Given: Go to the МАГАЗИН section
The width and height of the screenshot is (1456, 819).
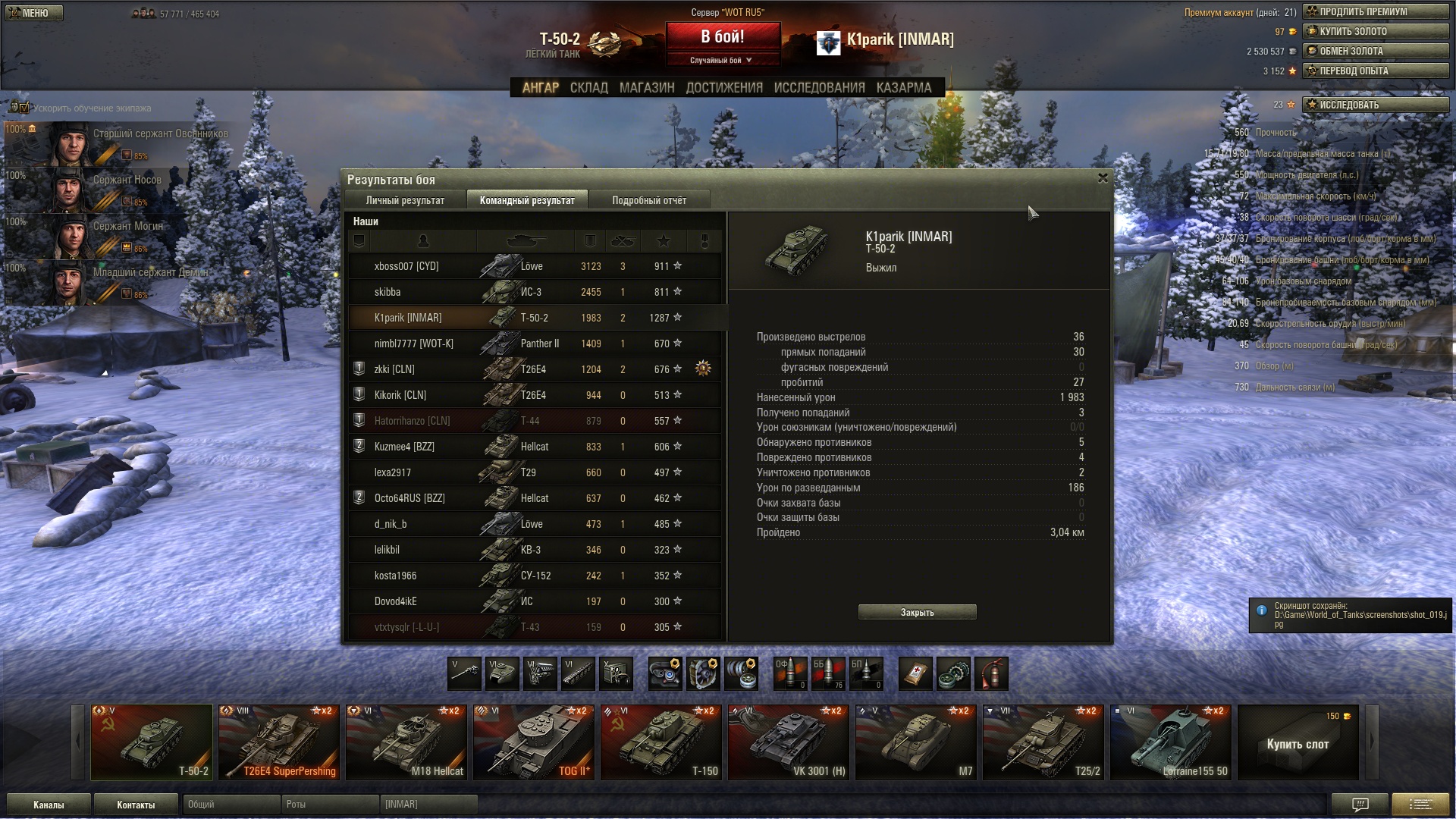Looking at the screenshot, I should click(x=646, y=88).
